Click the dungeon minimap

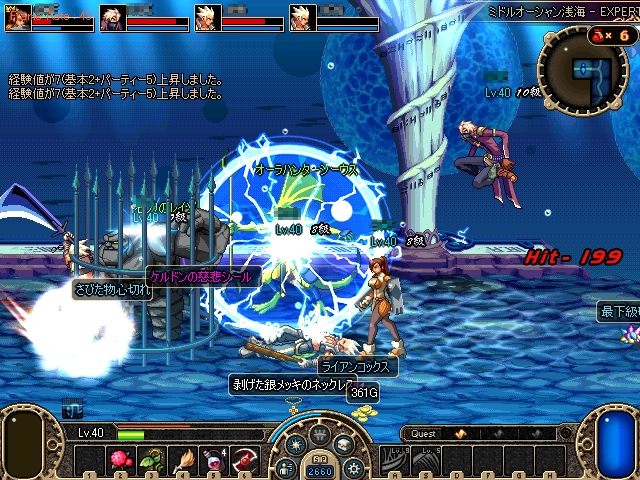point(583,70)
